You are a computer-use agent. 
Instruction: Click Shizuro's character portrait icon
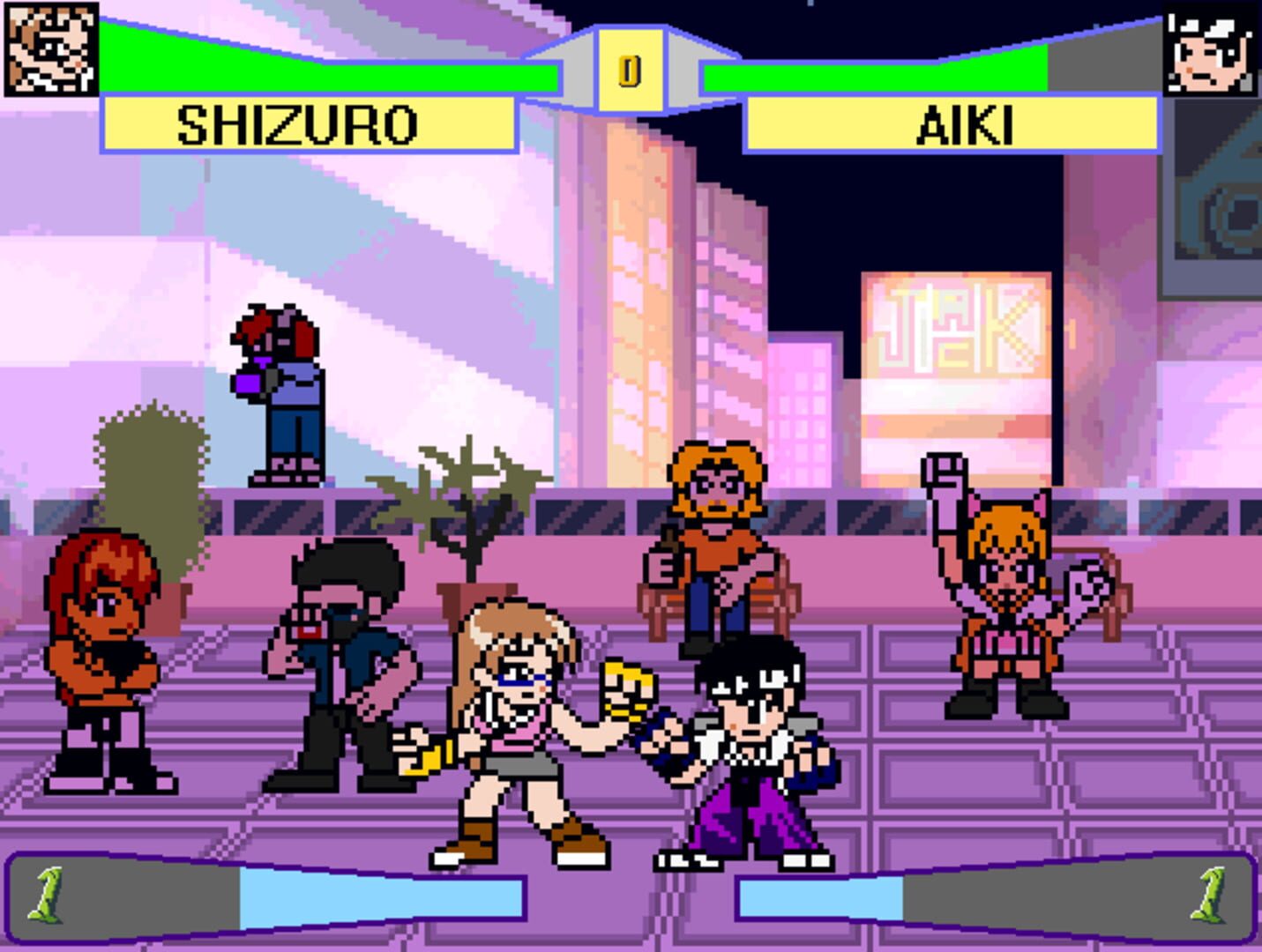(49, 50)
